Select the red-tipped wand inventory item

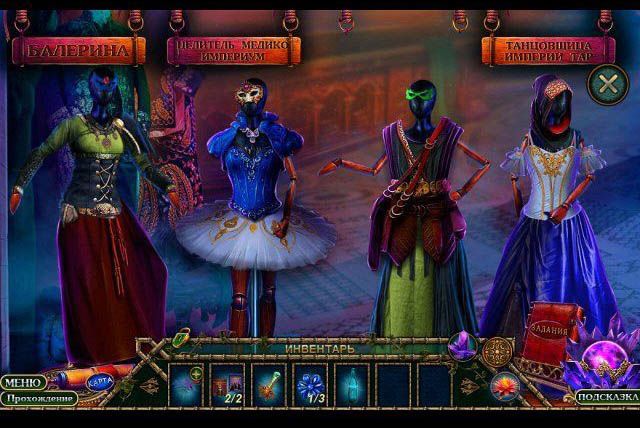pos(269,382)
